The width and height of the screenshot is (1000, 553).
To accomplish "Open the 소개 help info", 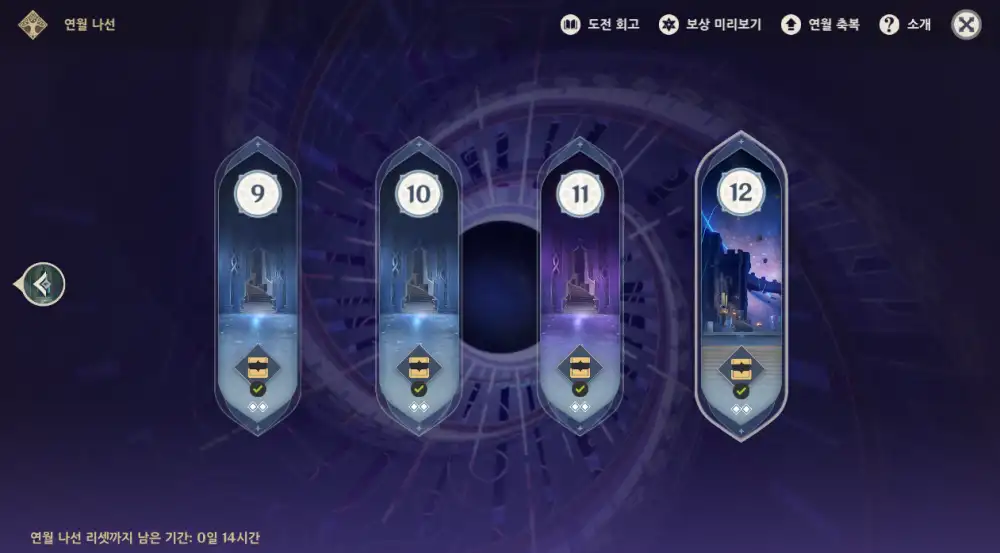I will click(x=905, y=25).
